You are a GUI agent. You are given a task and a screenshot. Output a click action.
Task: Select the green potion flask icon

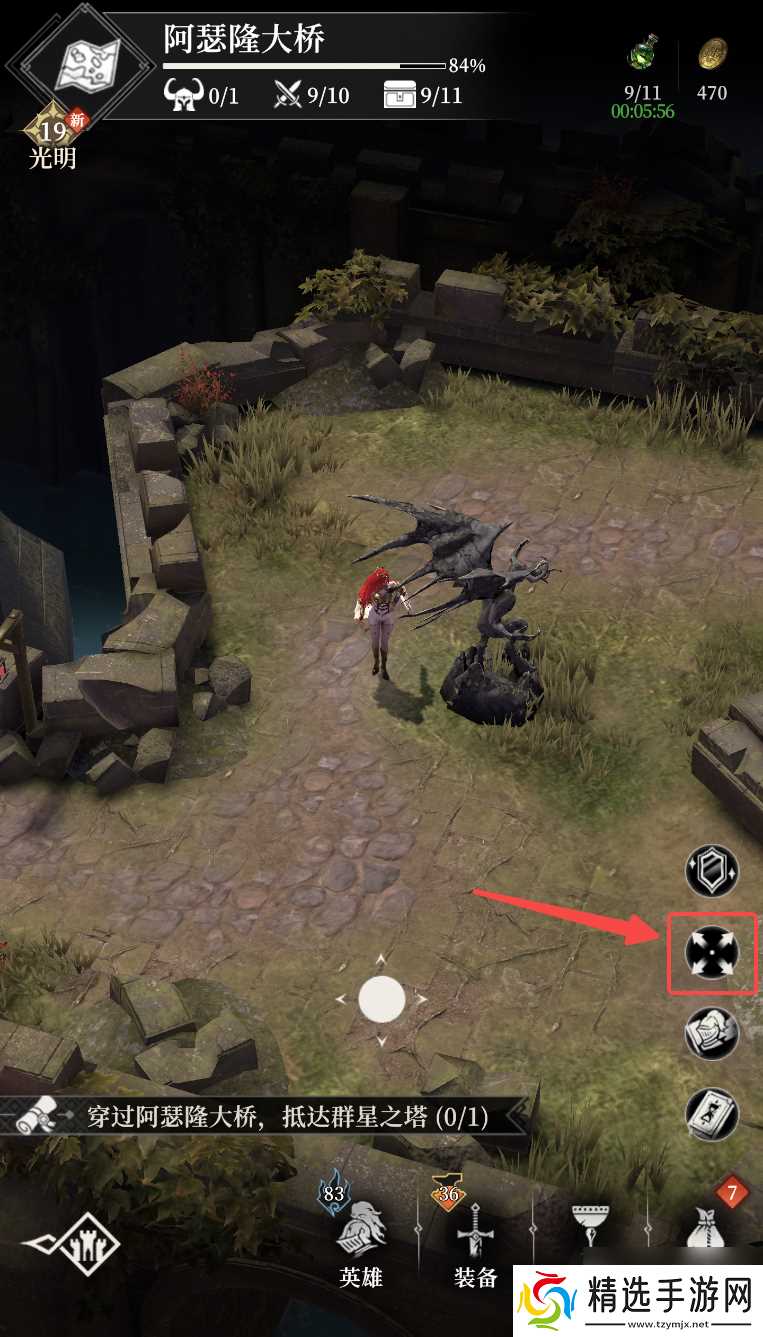(640, 53)
